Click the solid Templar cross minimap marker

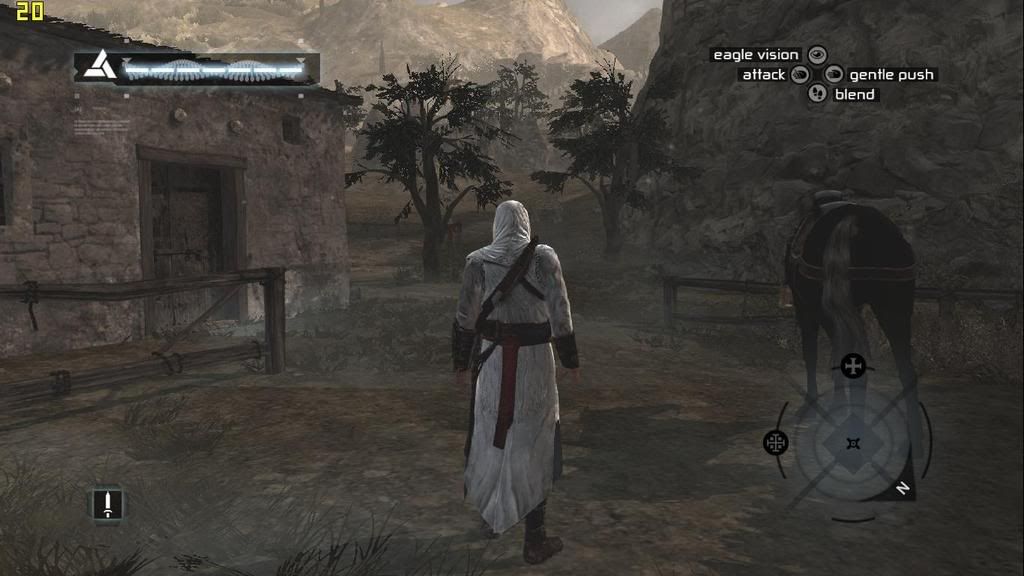click(853, 366)
